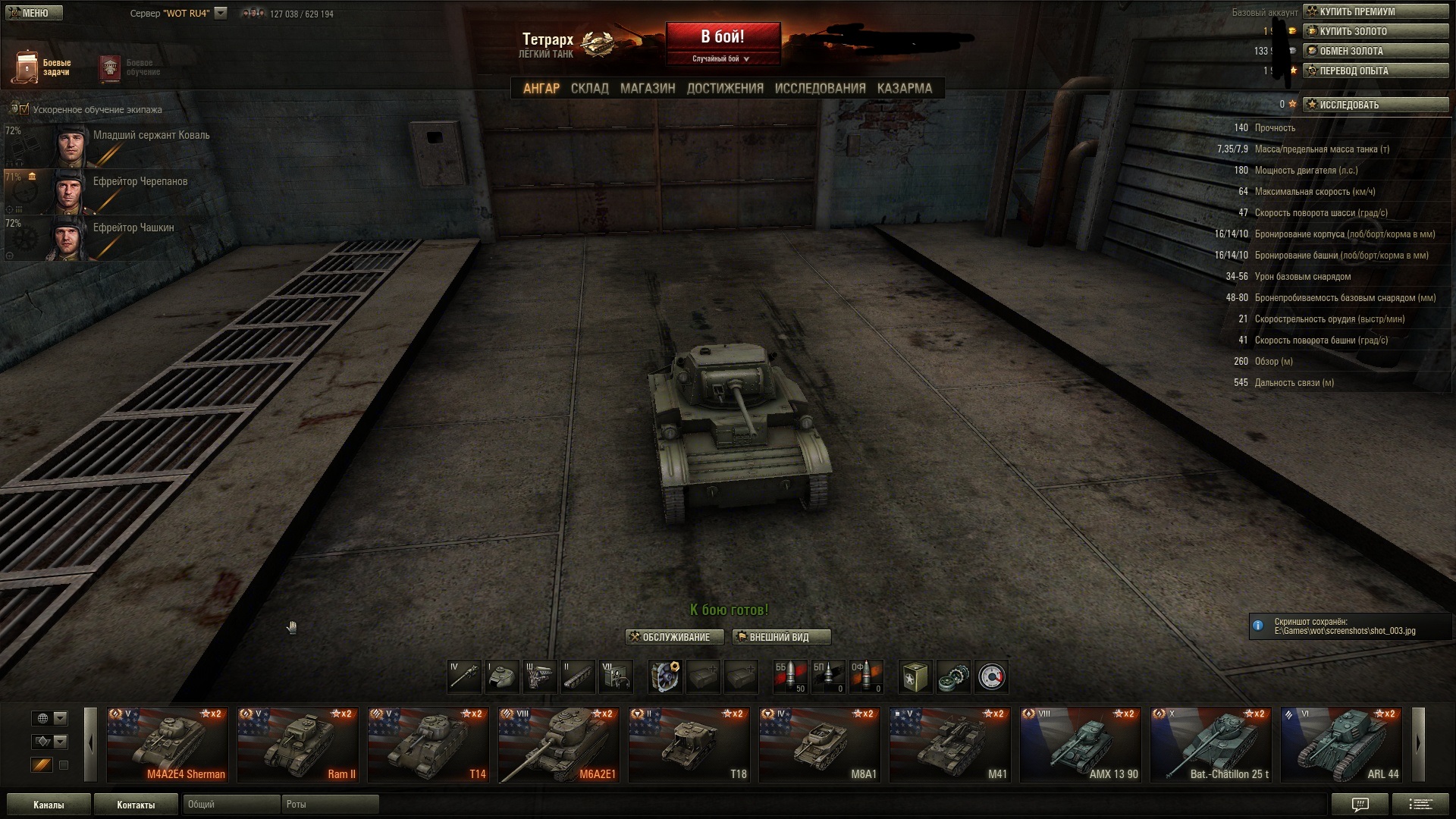Click КУПИТЬ ПРЕМИУМ button
Image resolution: width=1456 pixels, height=819 pixels.
pyautogui.click(x=1375, y=11)
